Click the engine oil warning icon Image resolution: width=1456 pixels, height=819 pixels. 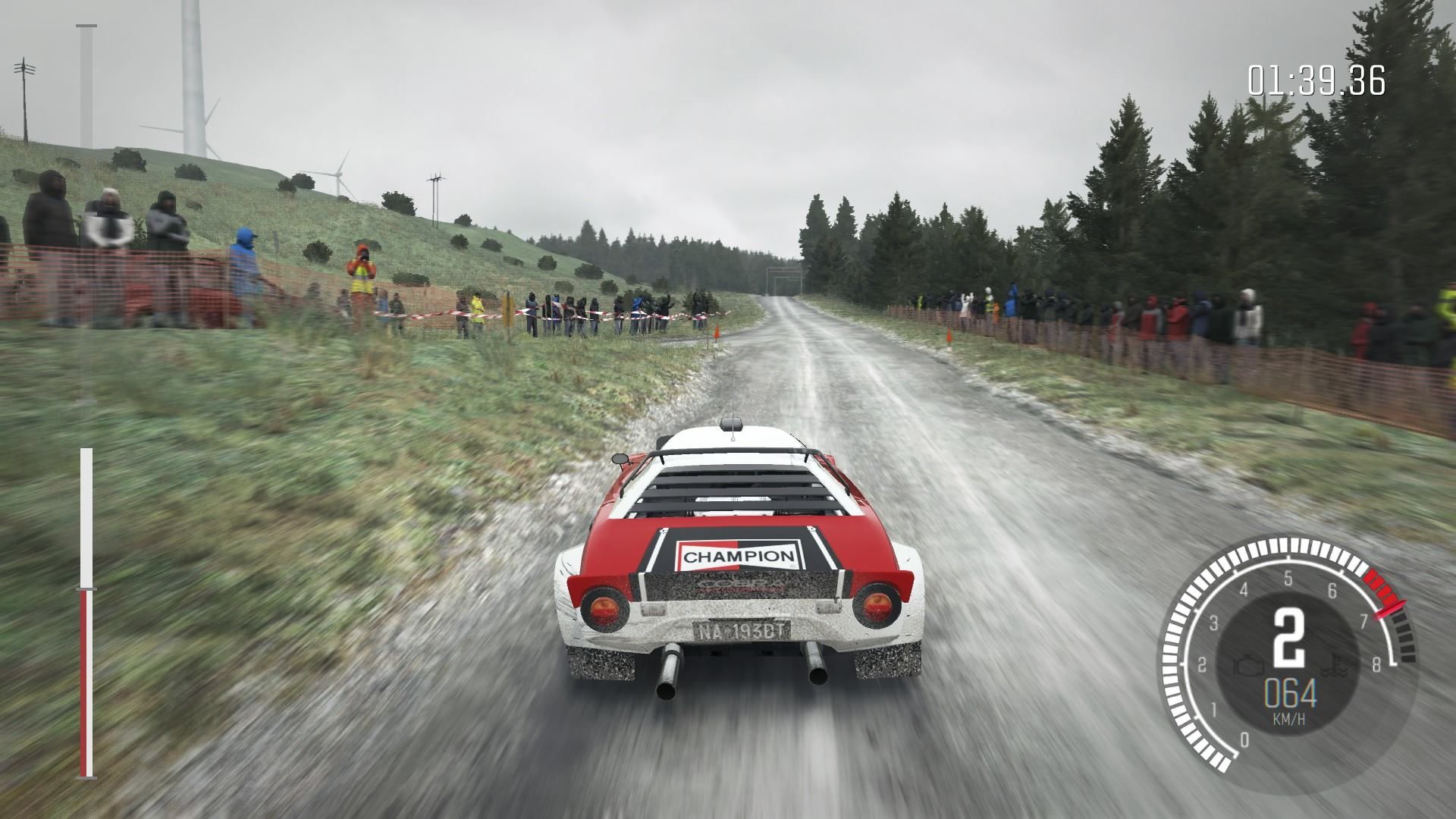(1247, 666)
